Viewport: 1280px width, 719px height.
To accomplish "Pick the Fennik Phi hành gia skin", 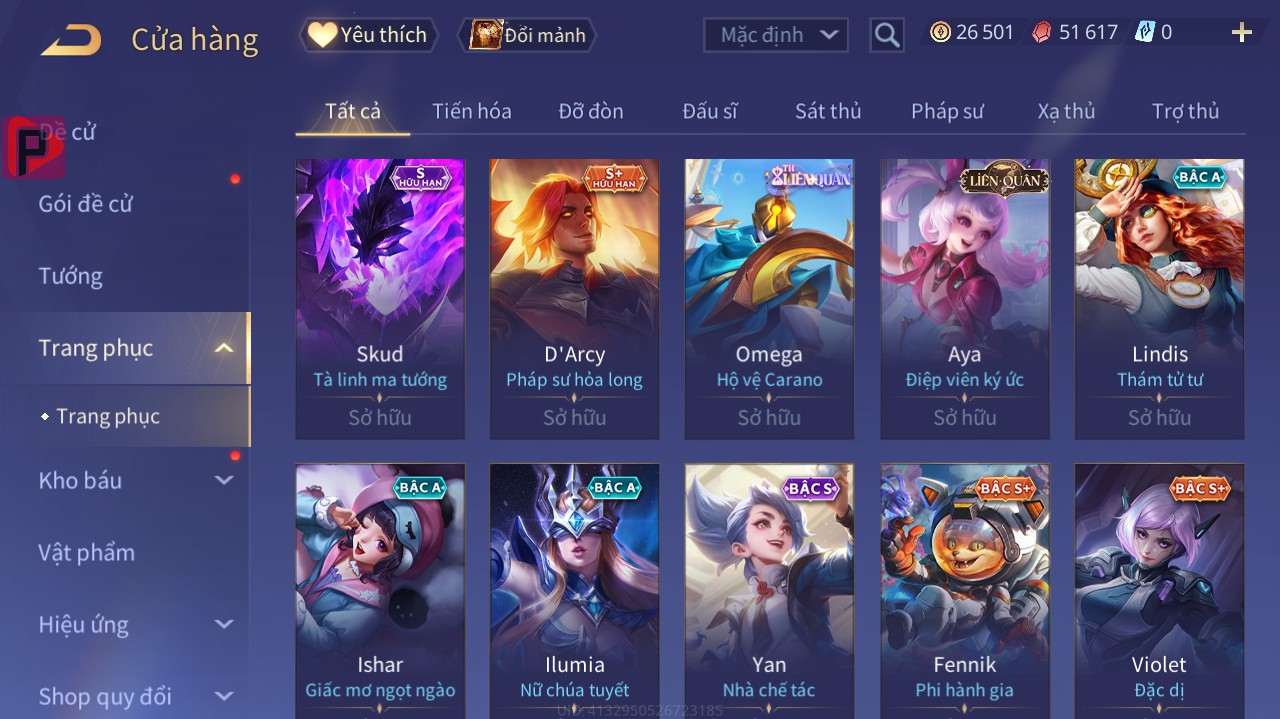I will tap(965, 590).
